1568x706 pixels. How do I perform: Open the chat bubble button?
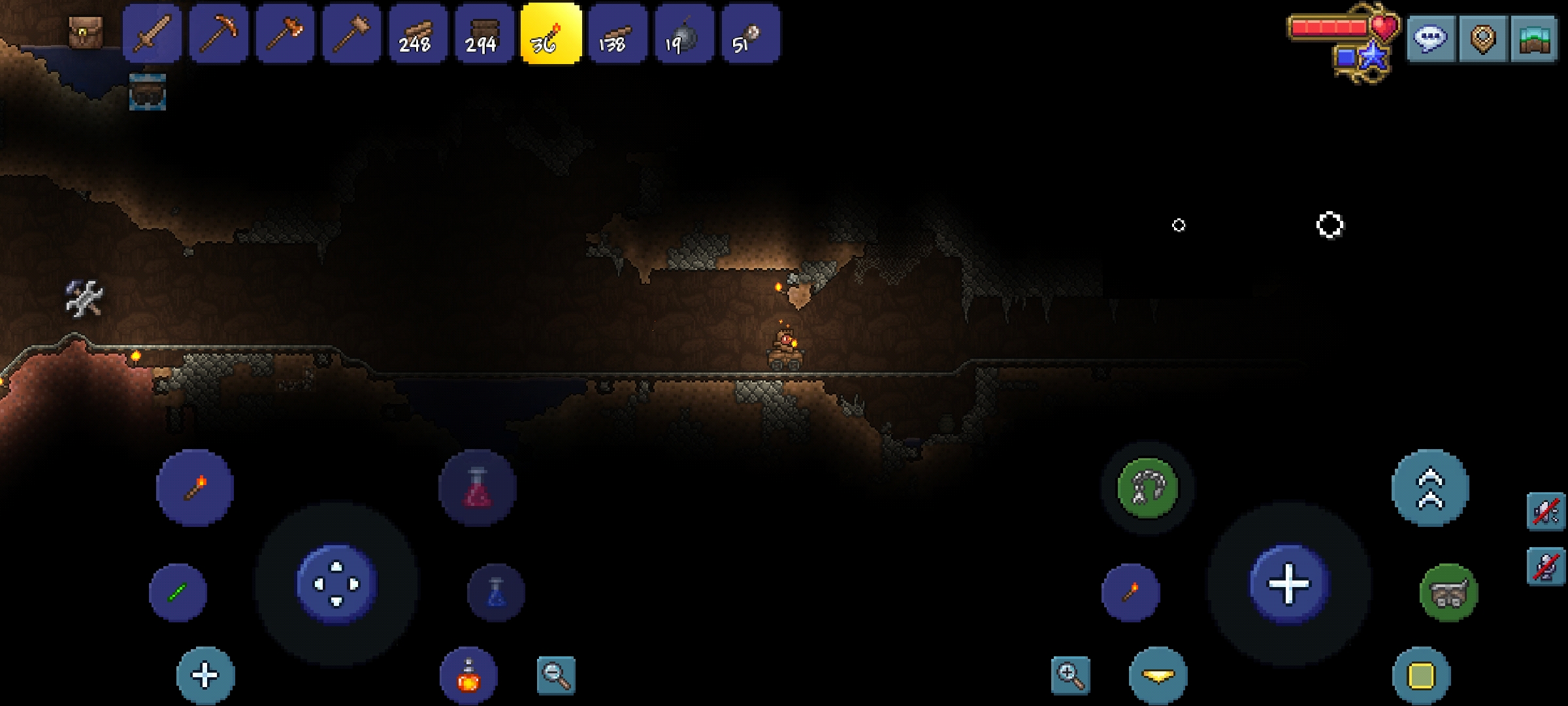[1430, 39]
